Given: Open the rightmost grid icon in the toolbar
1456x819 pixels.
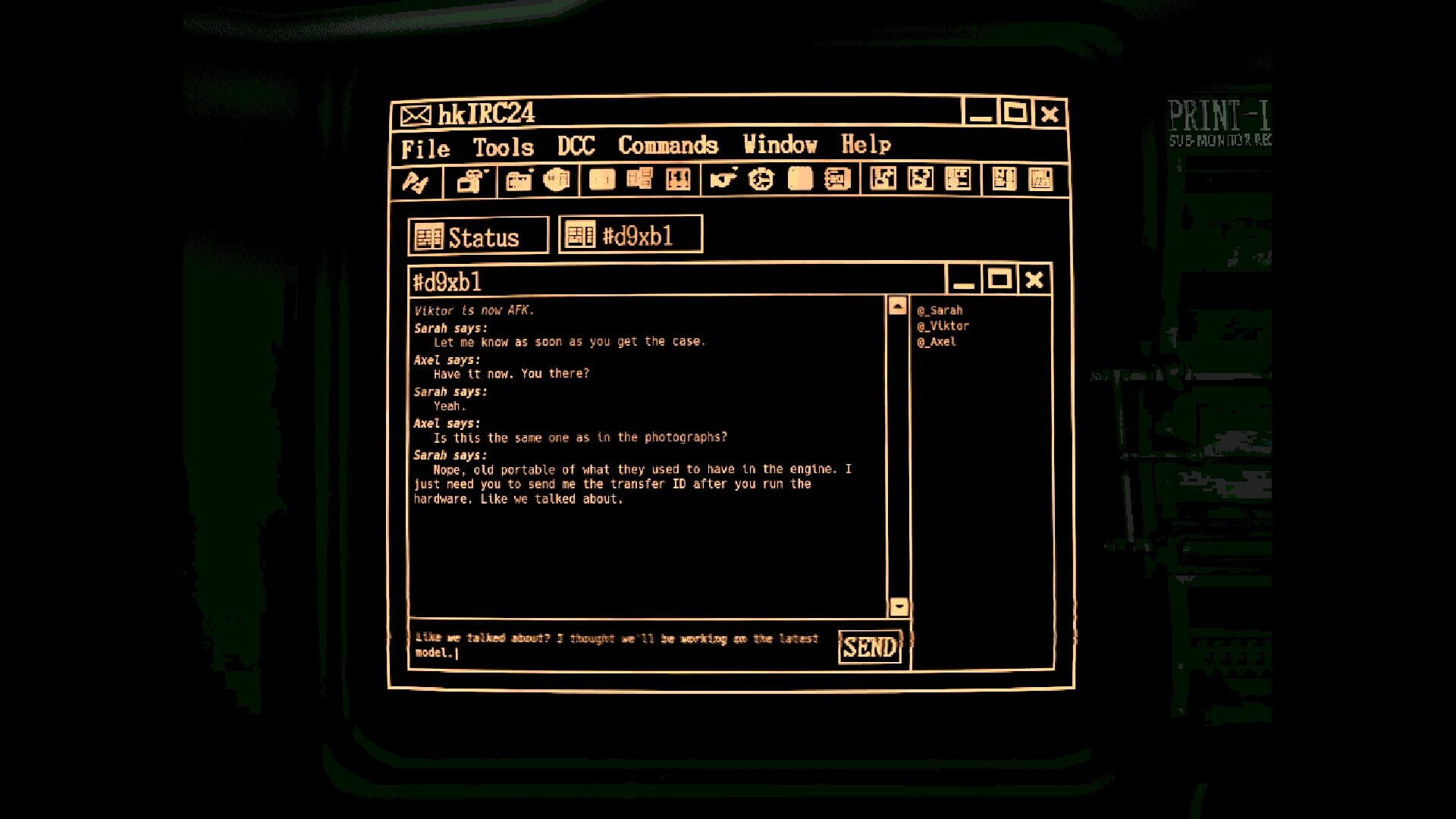Looking at the screenshot, I should pos(1041,180).
